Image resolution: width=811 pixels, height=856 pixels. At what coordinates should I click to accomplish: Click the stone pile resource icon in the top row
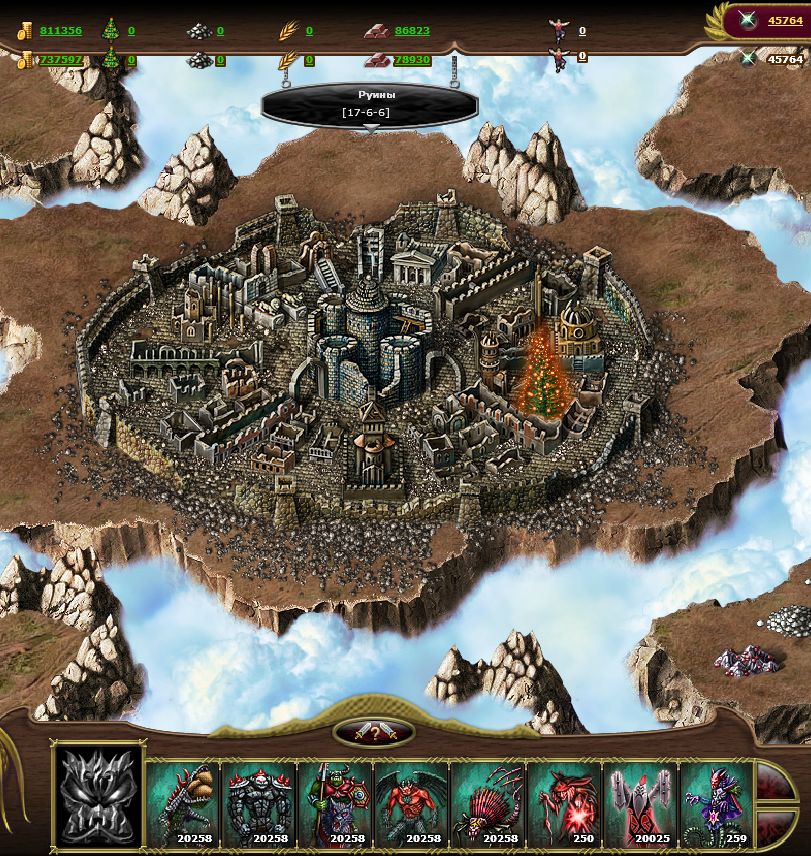click(x=199, y=31)
